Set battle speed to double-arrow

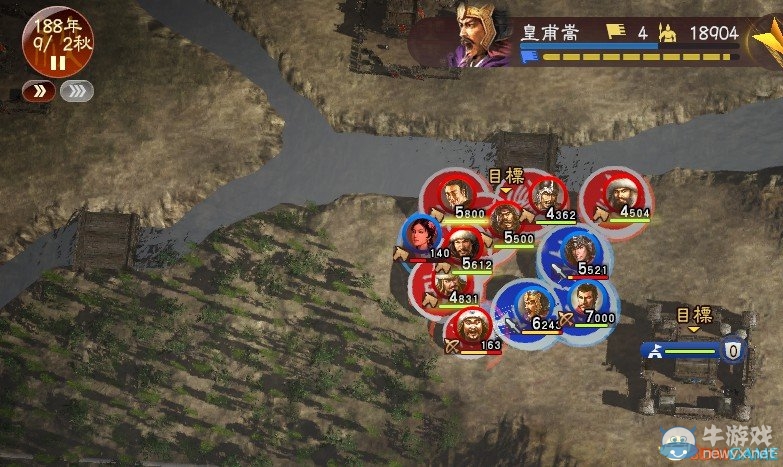[38, 92]
